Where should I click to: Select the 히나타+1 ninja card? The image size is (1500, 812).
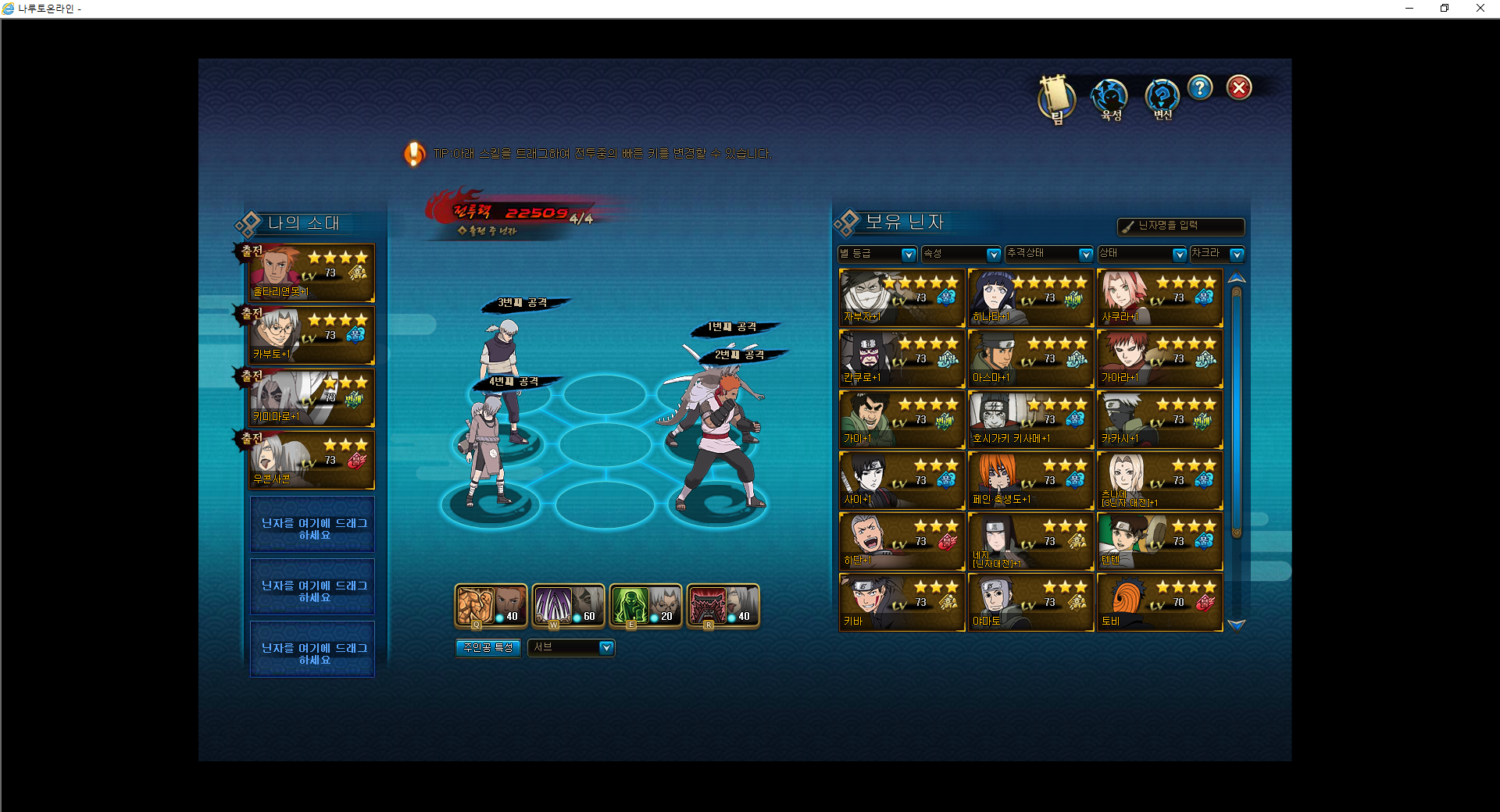point(1030,297)
